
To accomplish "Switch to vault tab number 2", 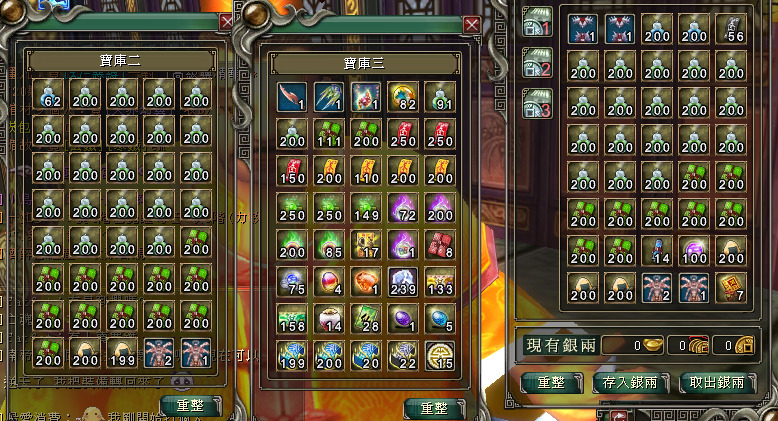I will point(538,62).
